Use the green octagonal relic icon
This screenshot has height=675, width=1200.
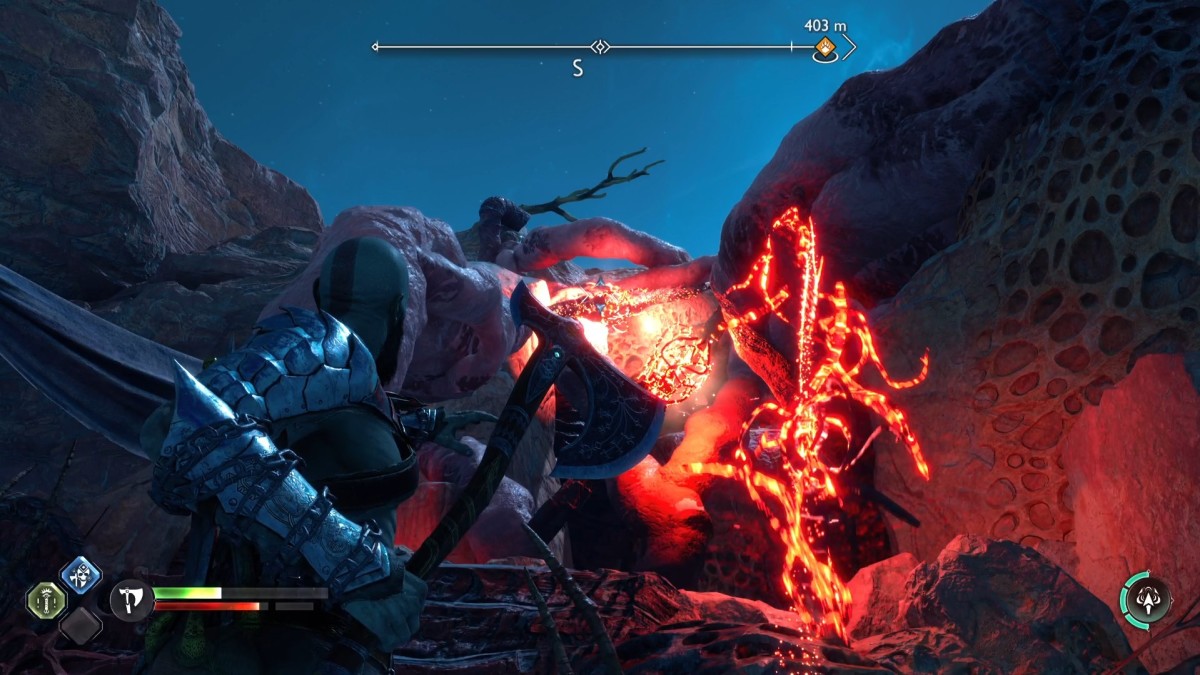pyautogui.click(x=46, y=600)
